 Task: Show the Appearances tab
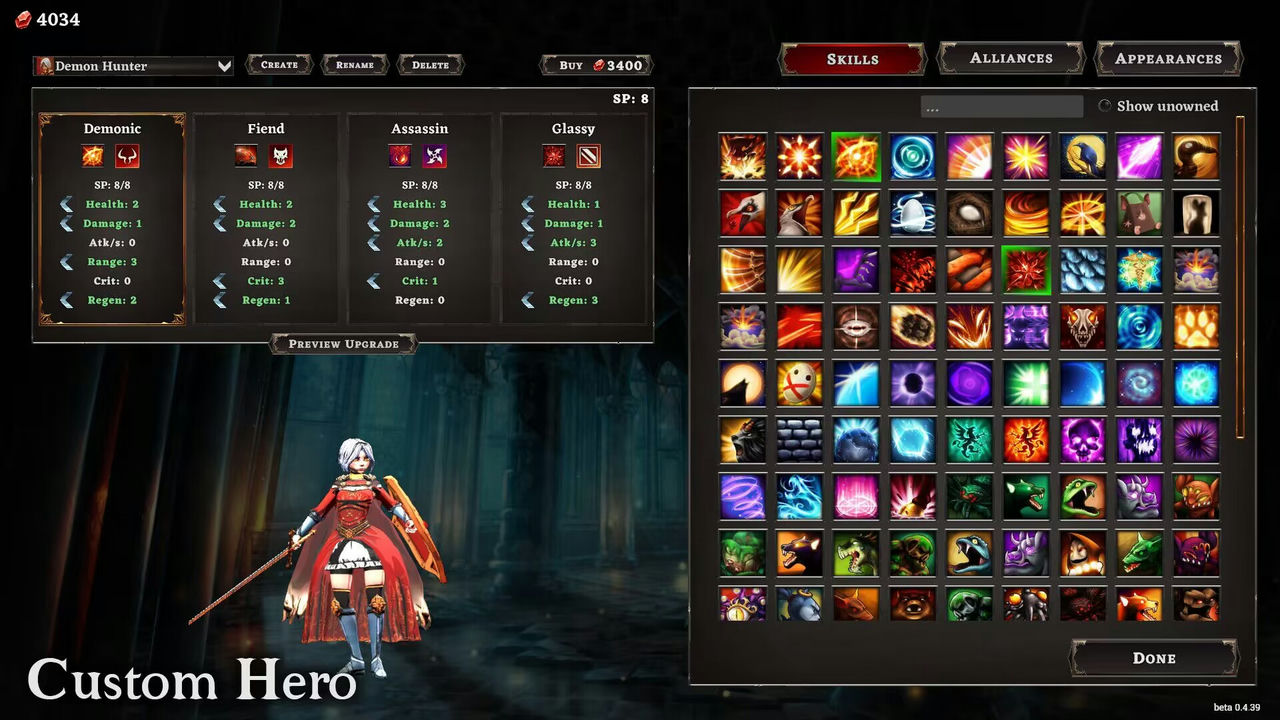click(1168, 58)
